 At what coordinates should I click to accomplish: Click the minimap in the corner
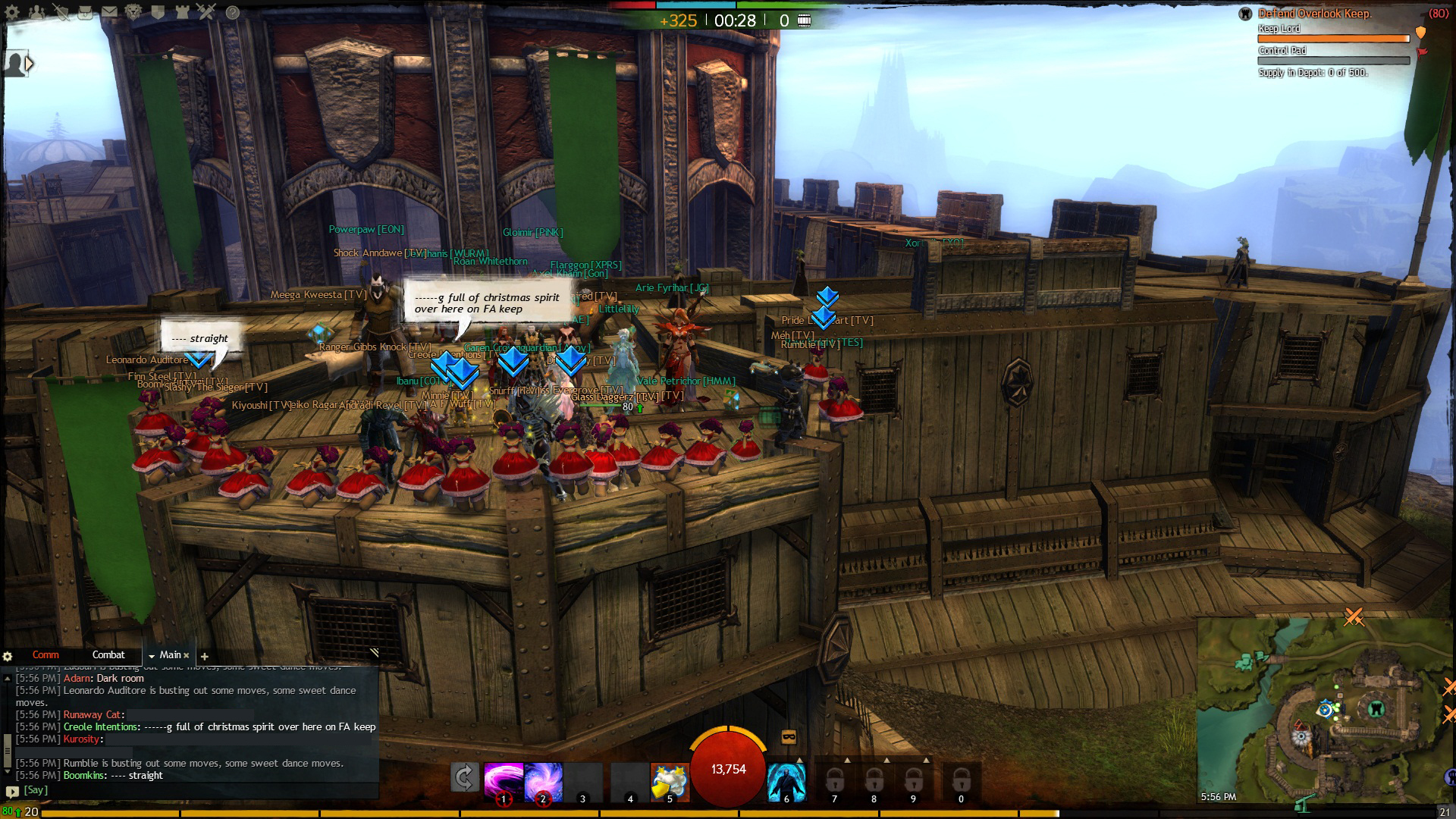1323,713
